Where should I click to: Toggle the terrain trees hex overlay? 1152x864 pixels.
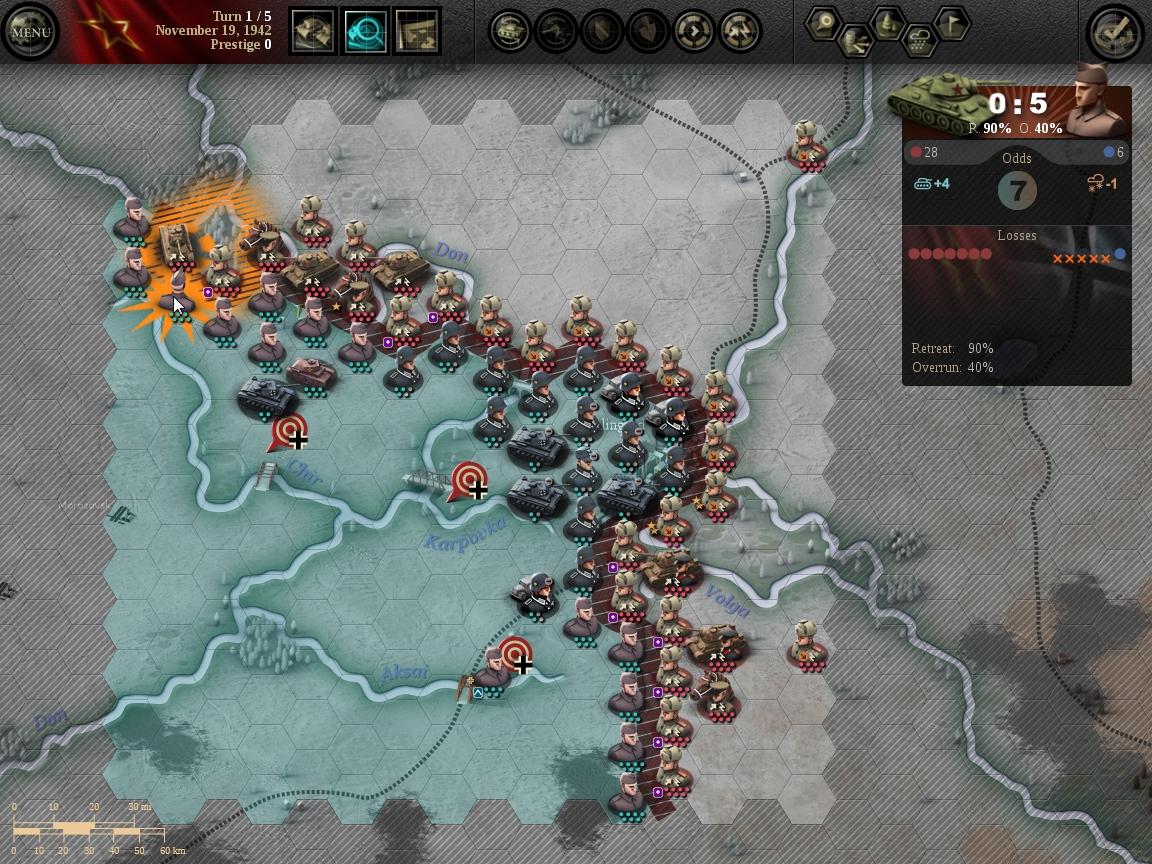pyautogui.click(x=888, y=23)
